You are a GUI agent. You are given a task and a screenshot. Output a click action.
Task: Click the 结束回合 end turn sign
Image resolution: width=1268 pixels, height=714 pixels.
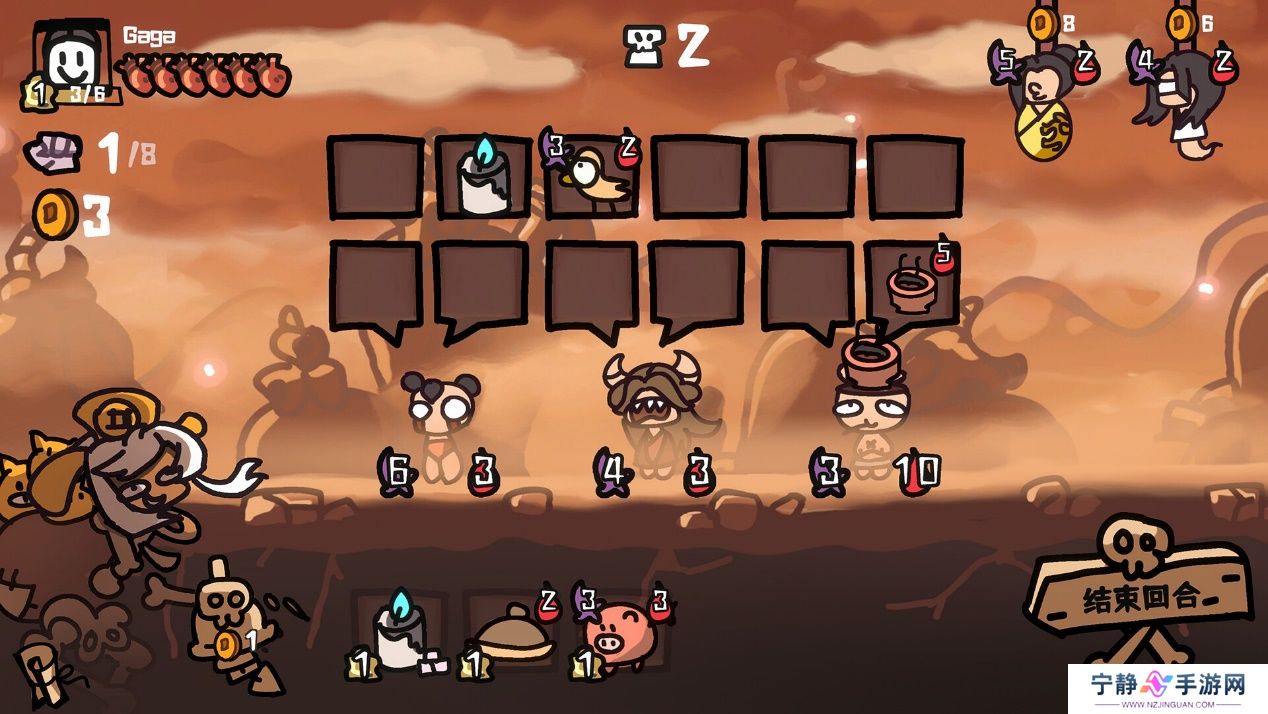pos(1140,597)
